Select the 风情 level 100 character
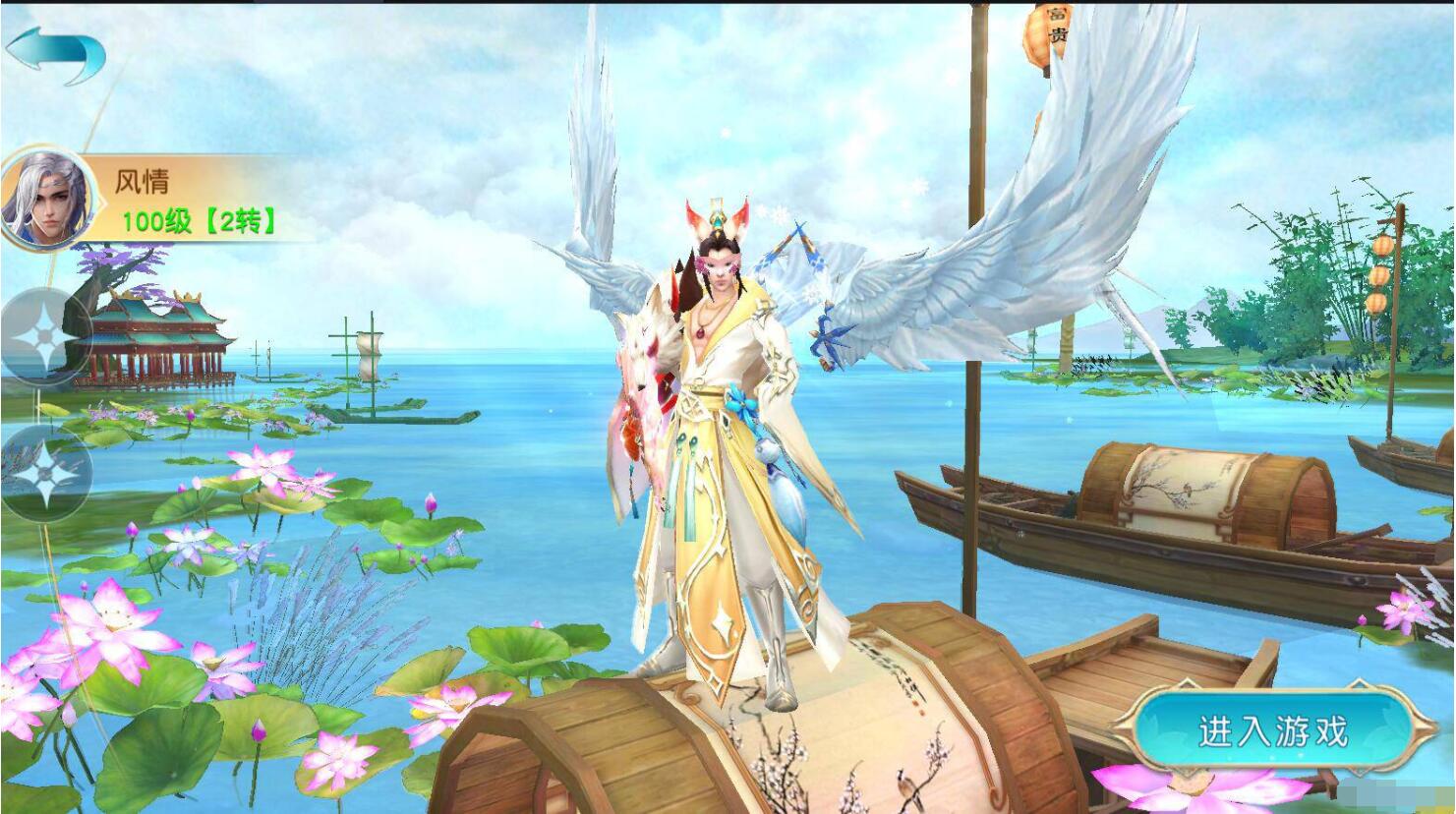1456x814 pixels. pos(147,201)
